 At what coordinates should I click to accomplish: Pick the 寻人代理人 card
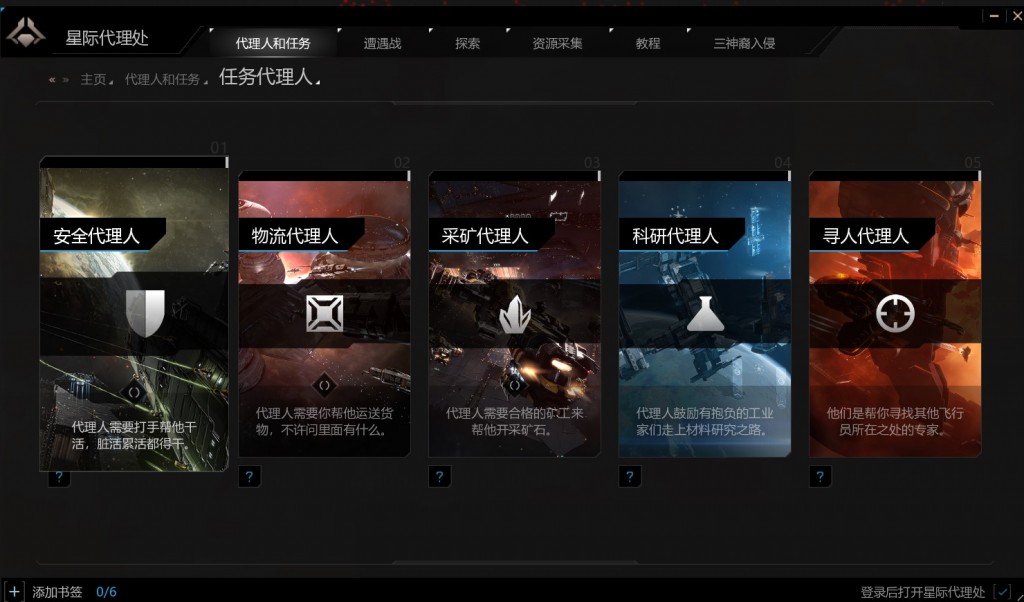click(x=895, y=313)
